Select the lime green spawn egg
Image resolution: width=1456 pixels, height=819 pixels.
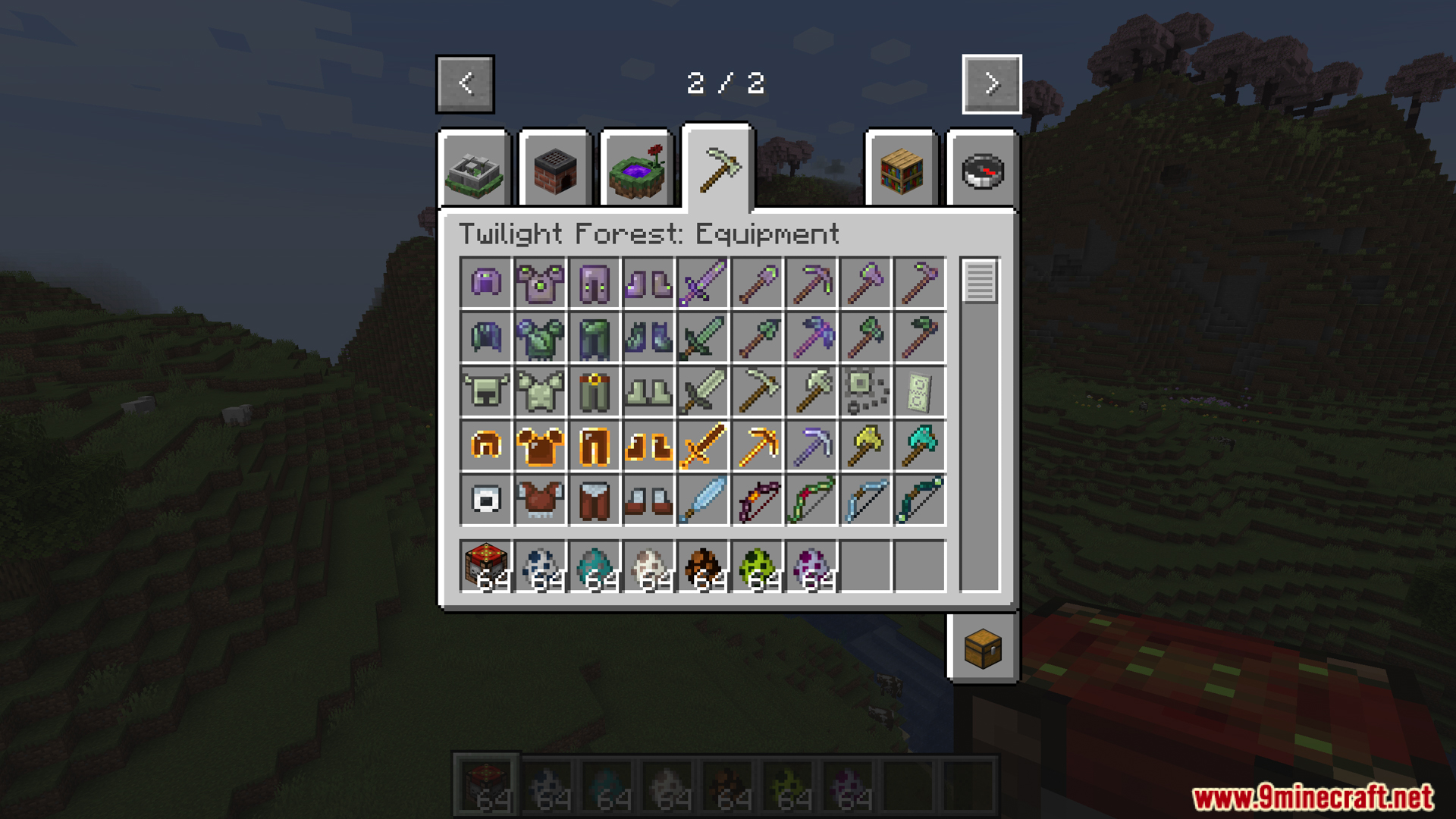coord(758,566)
